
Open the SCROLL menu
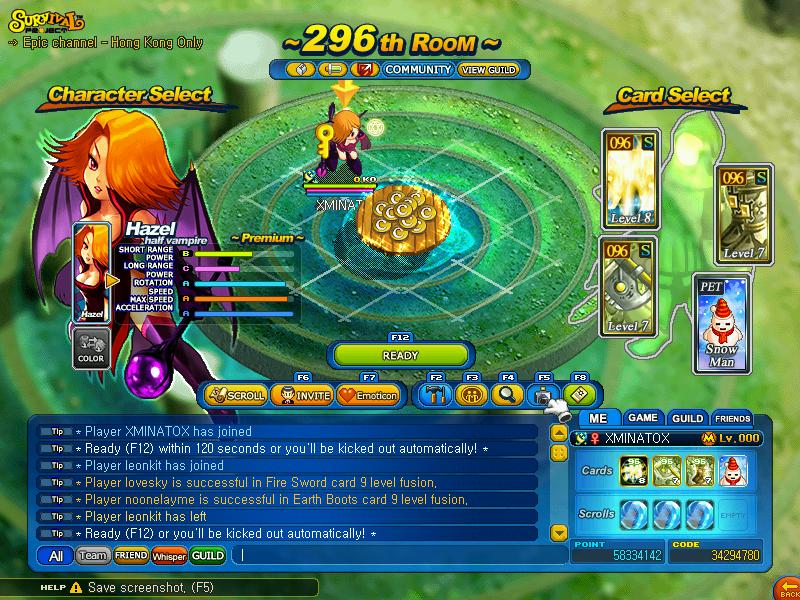pyautogui.click(x=236, y=395)
